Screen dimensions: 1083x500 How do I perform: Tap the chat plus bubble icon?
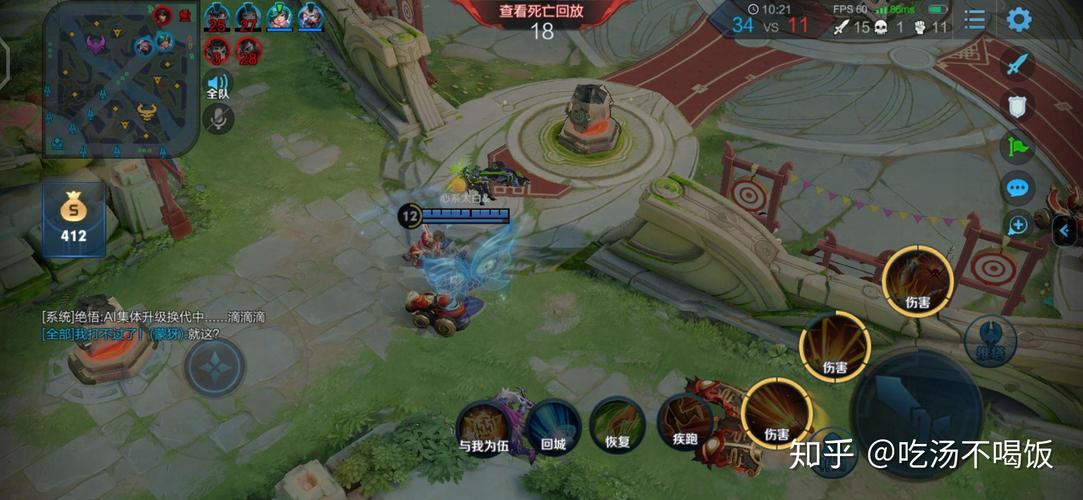click(1017, 225)
